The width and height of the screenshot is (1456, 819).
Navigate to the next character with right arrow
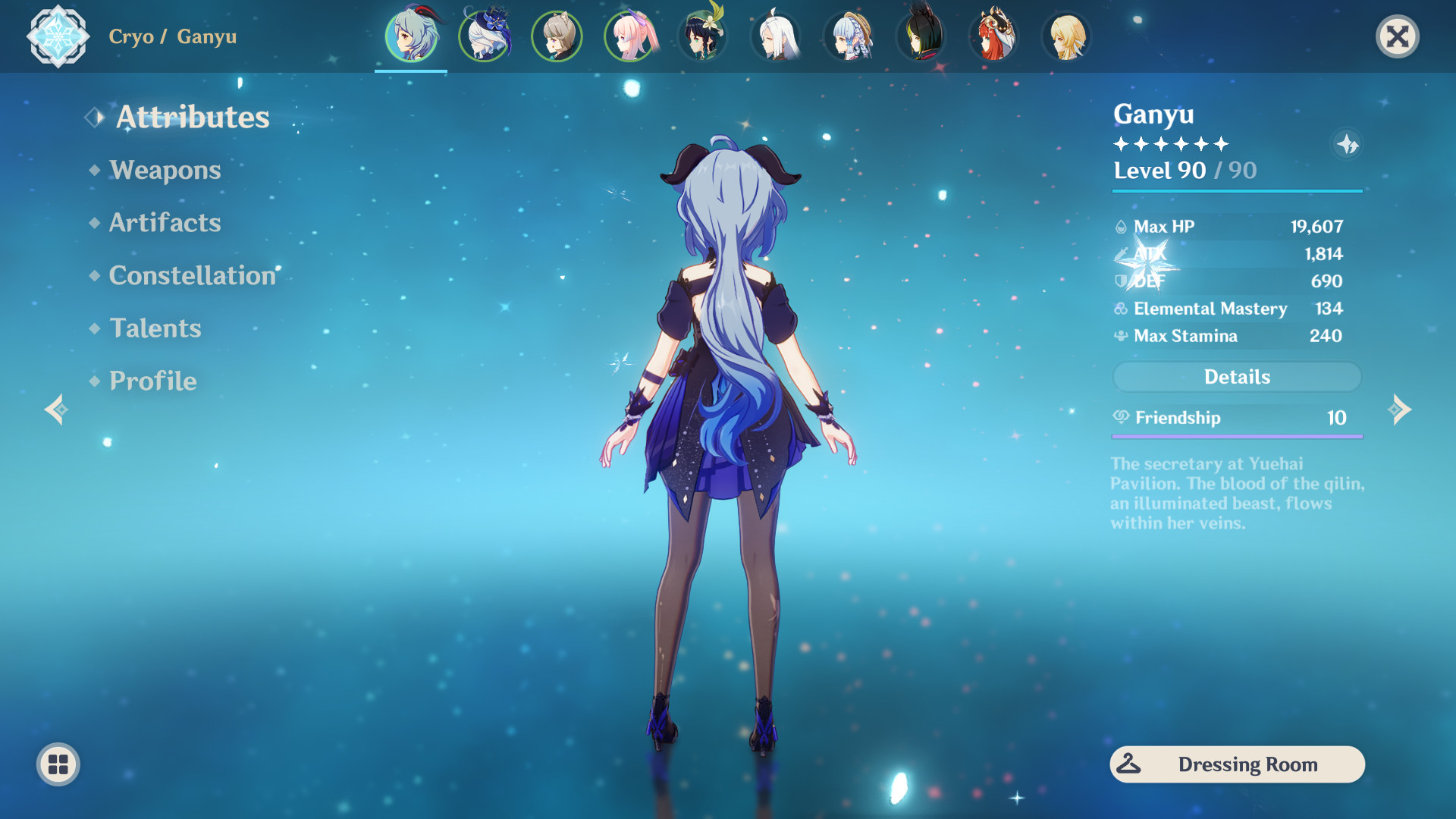pos(1400,409)
